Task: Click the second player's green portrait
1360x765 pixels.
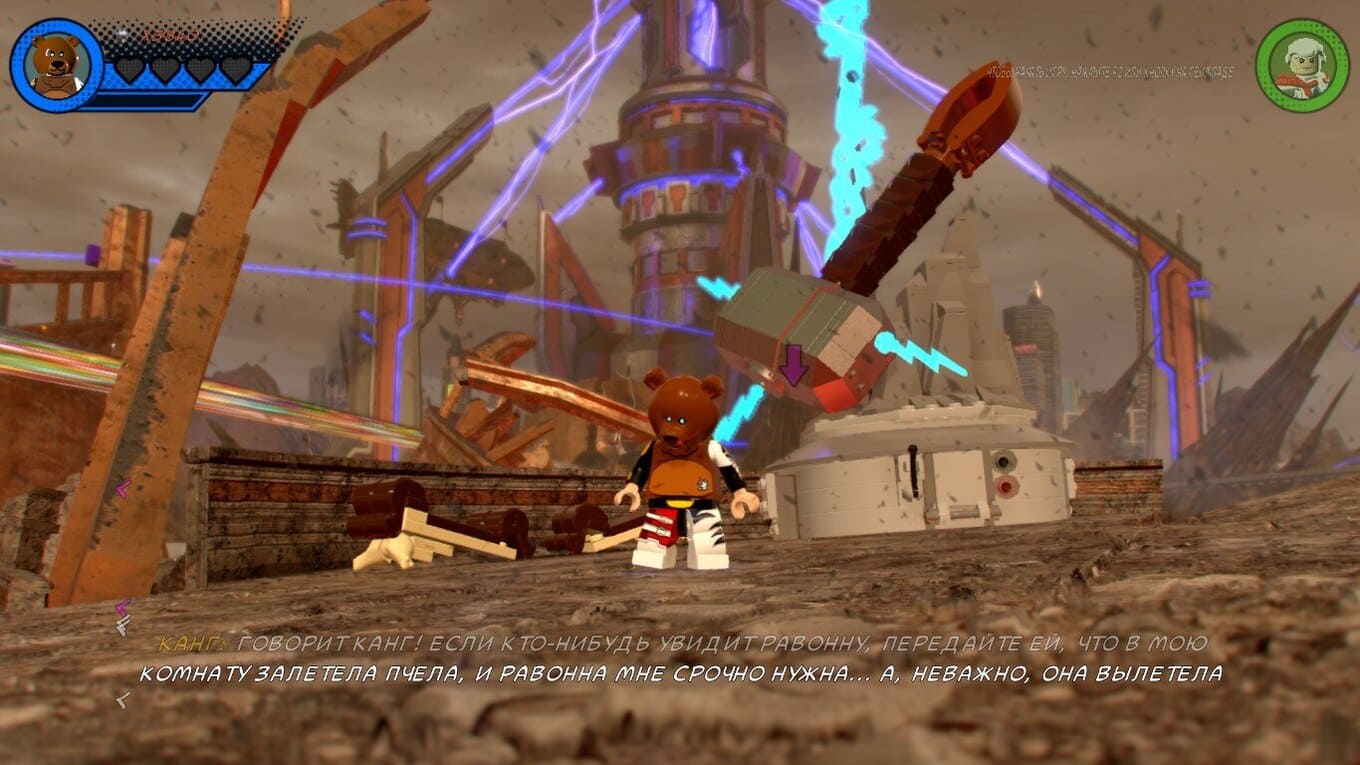Action: tap(1302, 66)
